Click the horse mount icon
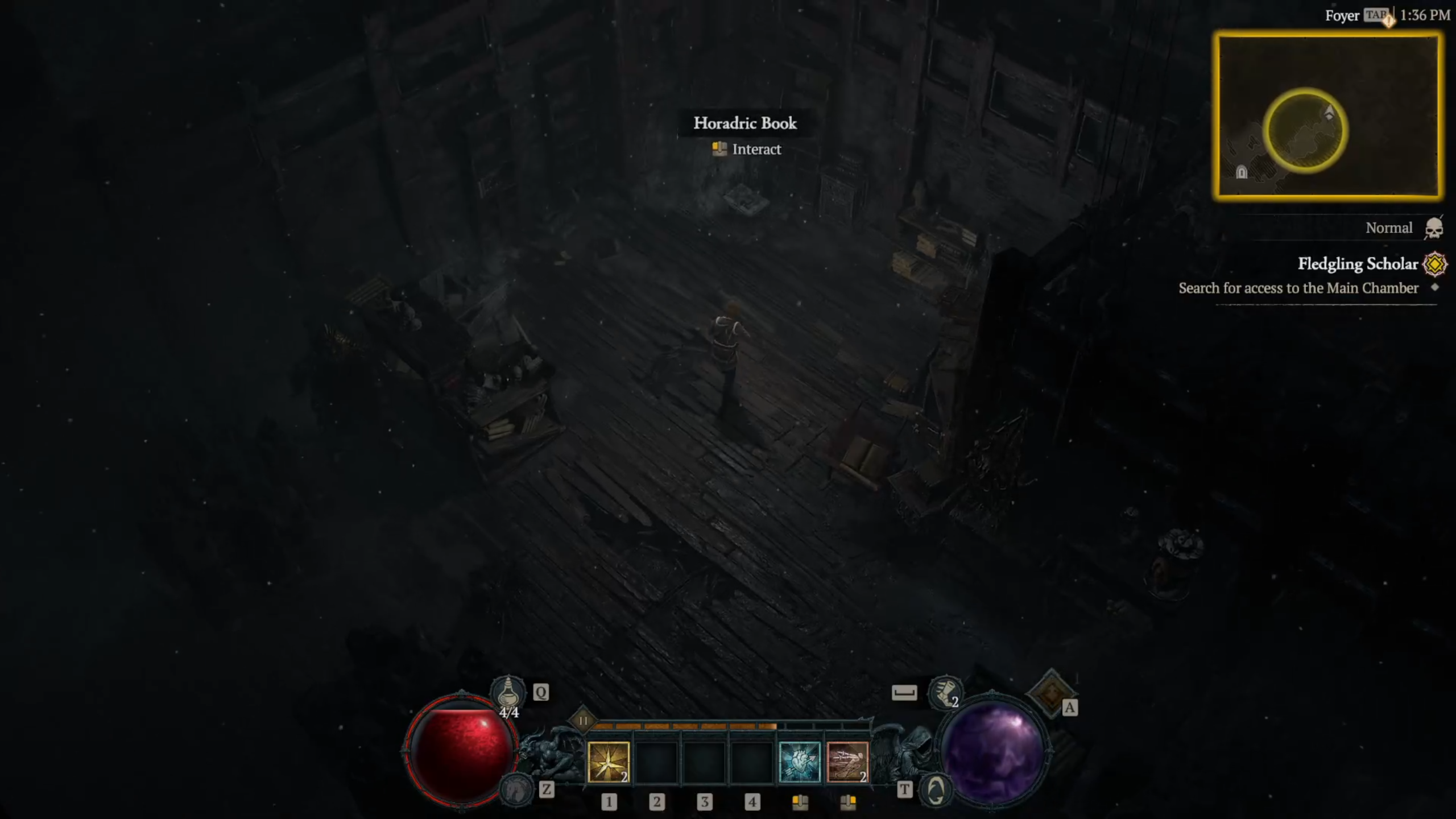1456x819 pixels. 516,789
